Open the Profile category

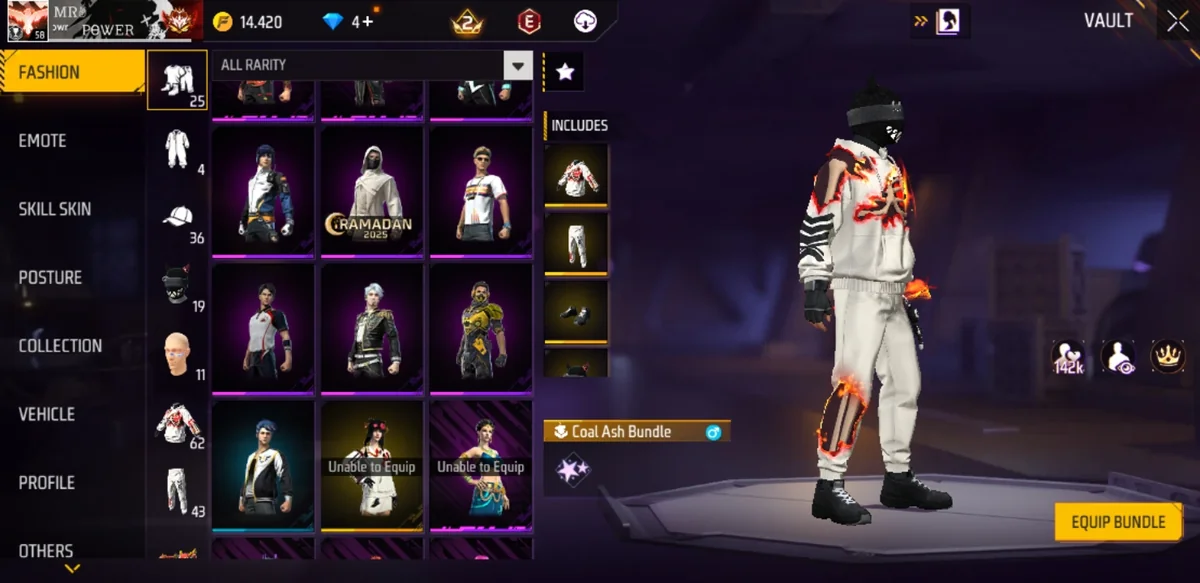click(x=47, y=482)
